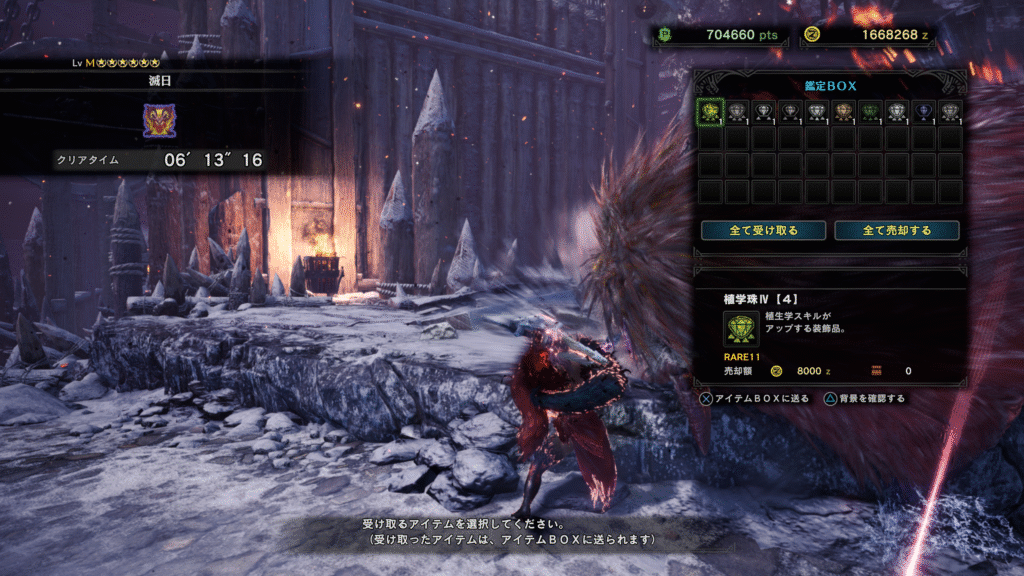This screenshot has width=1024, height=576.
Task: Choose 全て受け取る to receive all items
Action: 763,230
